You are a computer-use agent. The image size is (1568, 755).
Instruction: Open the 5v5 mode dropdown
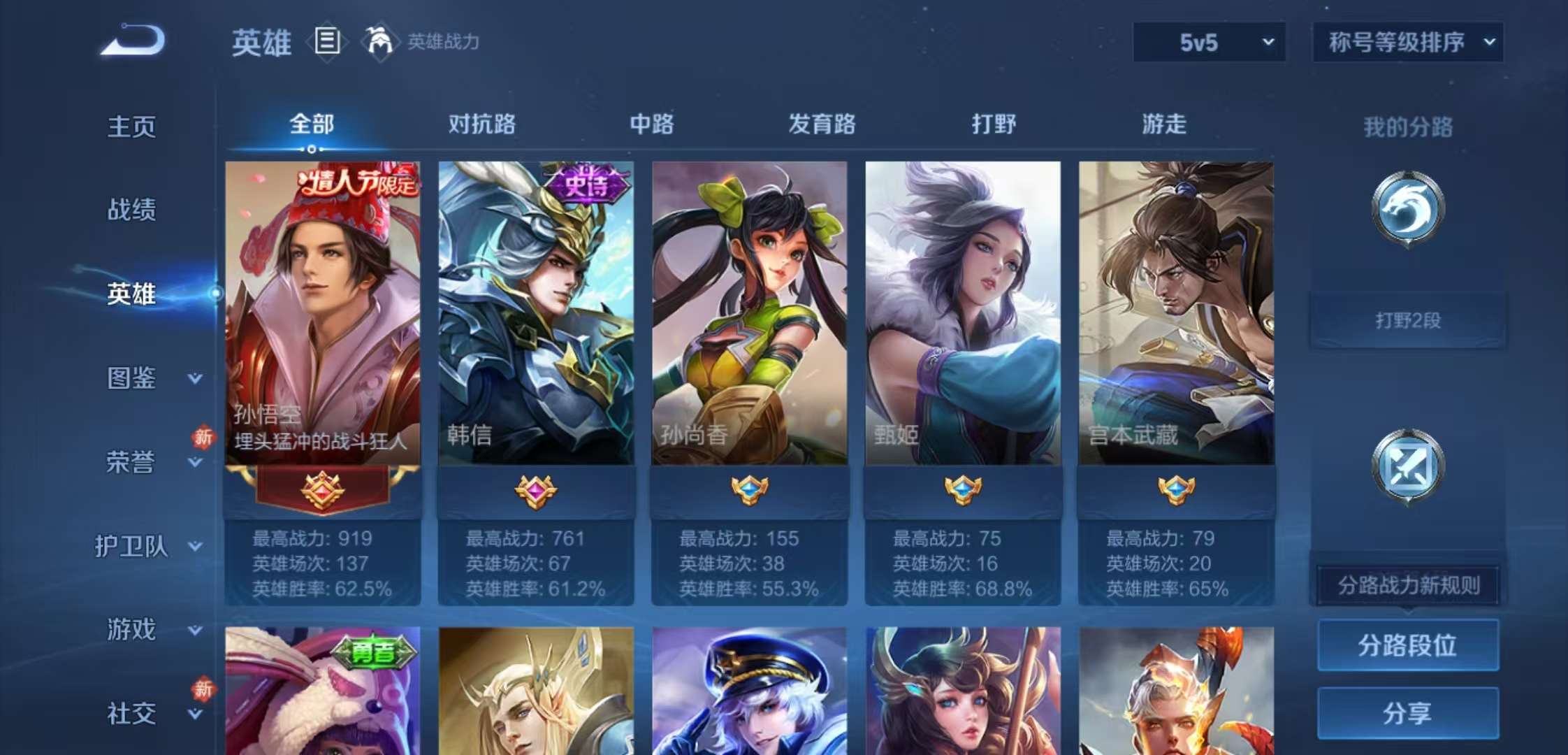tap(1207, 42)
